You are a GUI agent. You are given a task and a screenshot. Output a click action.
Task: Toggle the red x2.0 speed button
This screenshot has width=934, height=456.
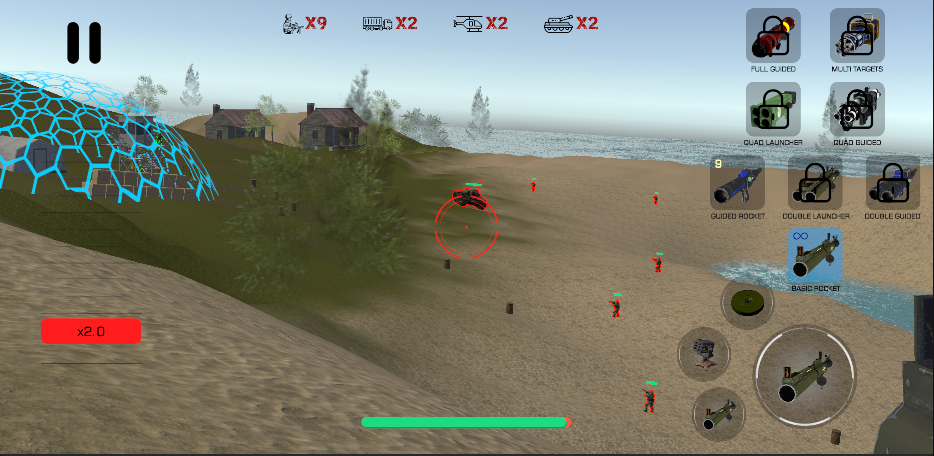point(91,331)
